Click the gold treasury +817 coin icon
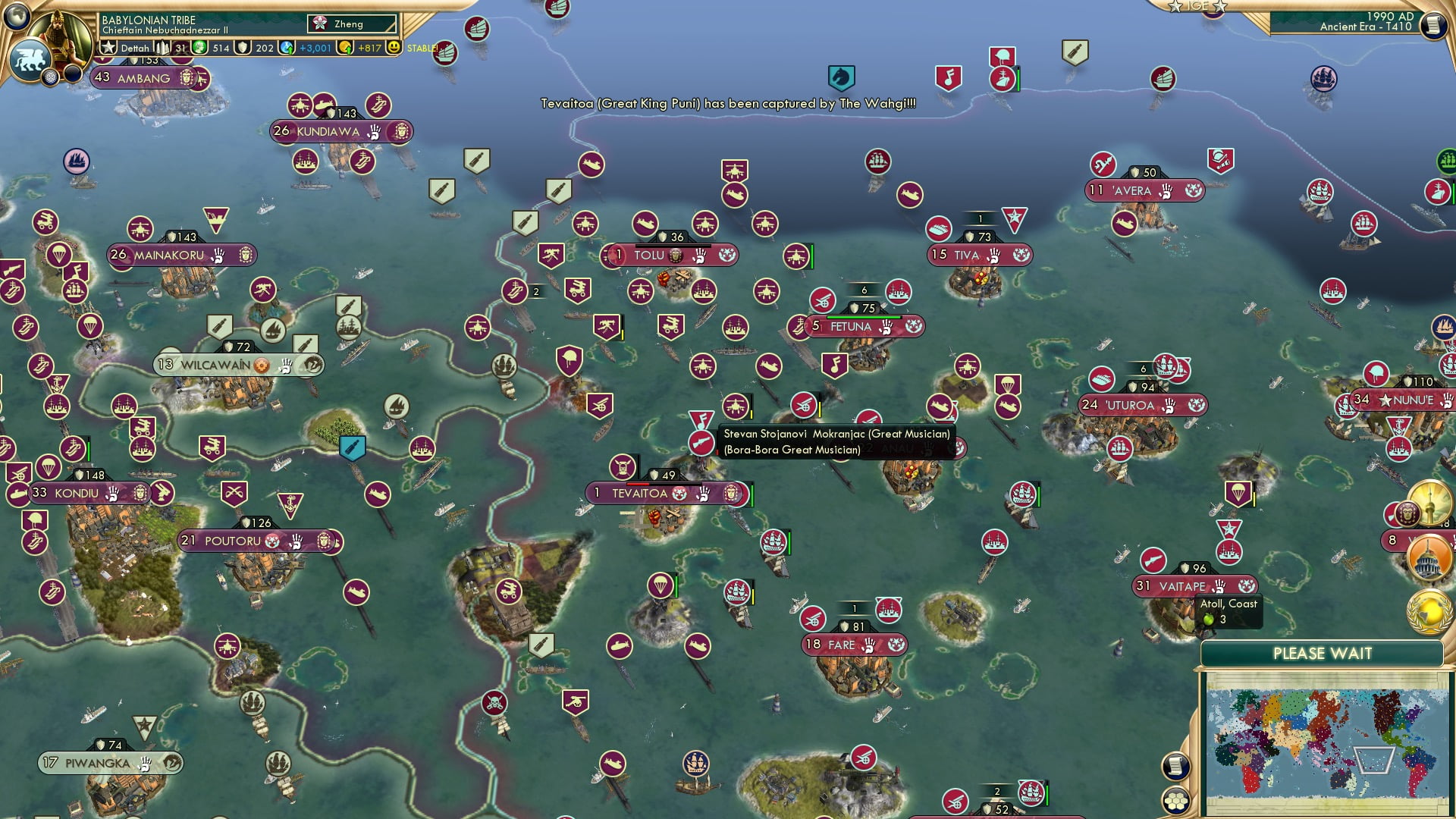 click(346, 47)
